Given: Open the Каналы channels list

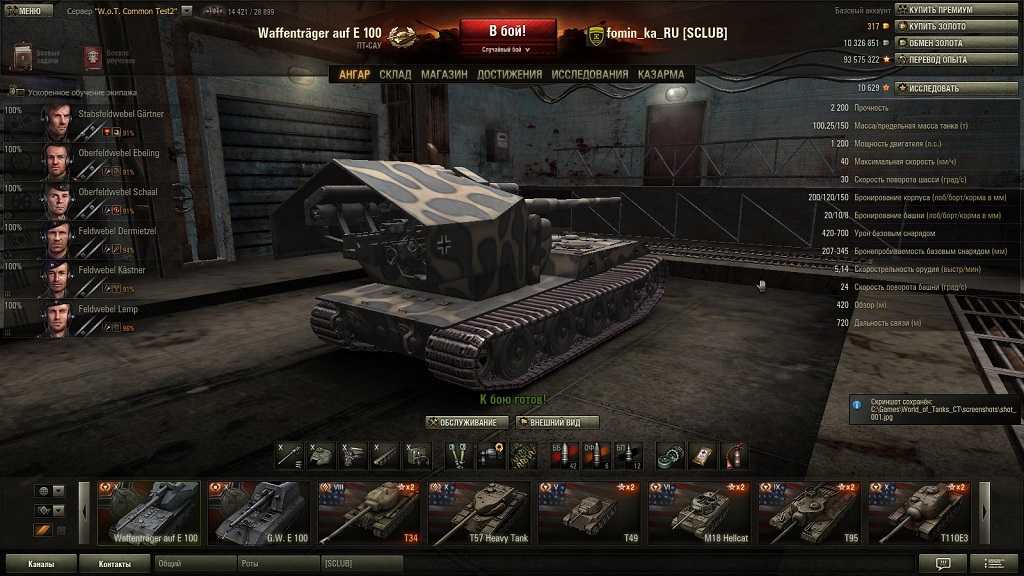Looking at the screenshot, I should pyautogui.click(x=41, y=564).
